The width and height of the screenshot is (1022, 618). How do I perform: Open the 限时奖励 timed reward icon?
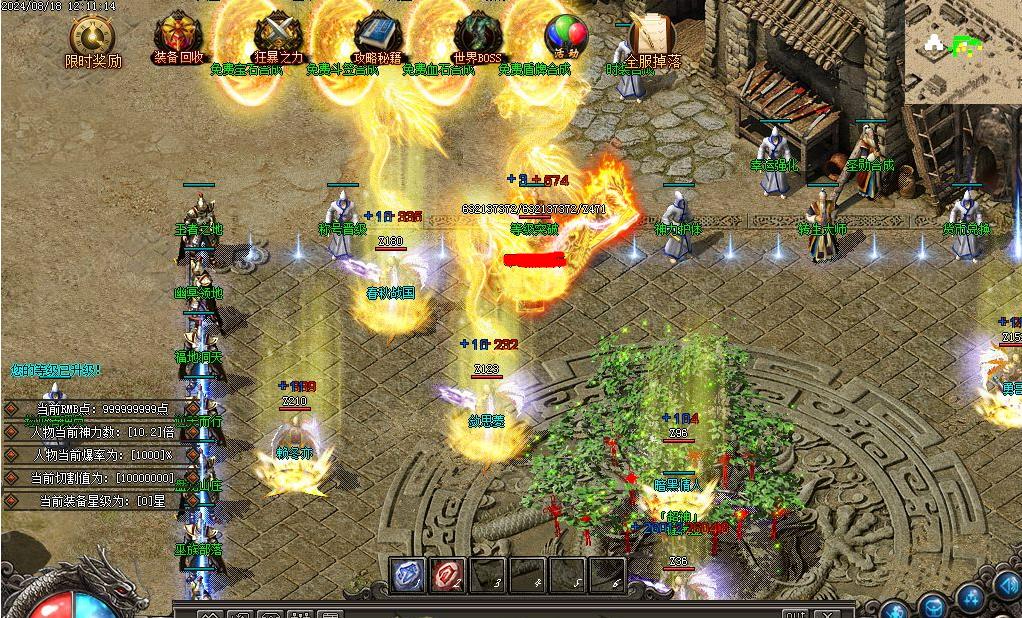coord(93,37)
